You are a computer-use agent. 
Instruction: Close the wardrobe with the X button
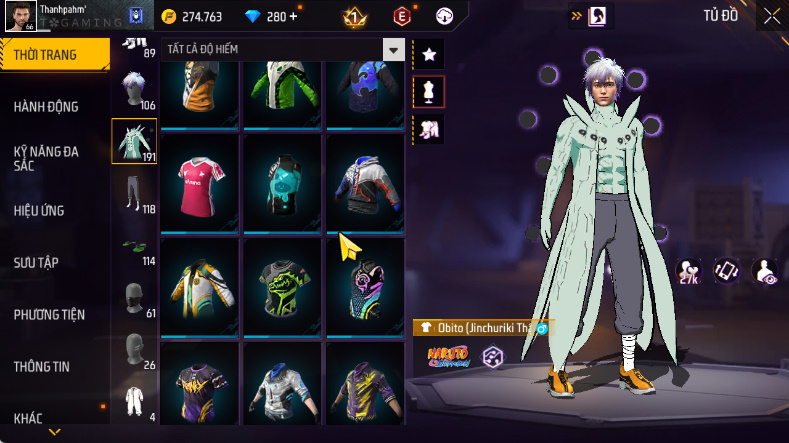pyautogui.click(x=771, y=16)
